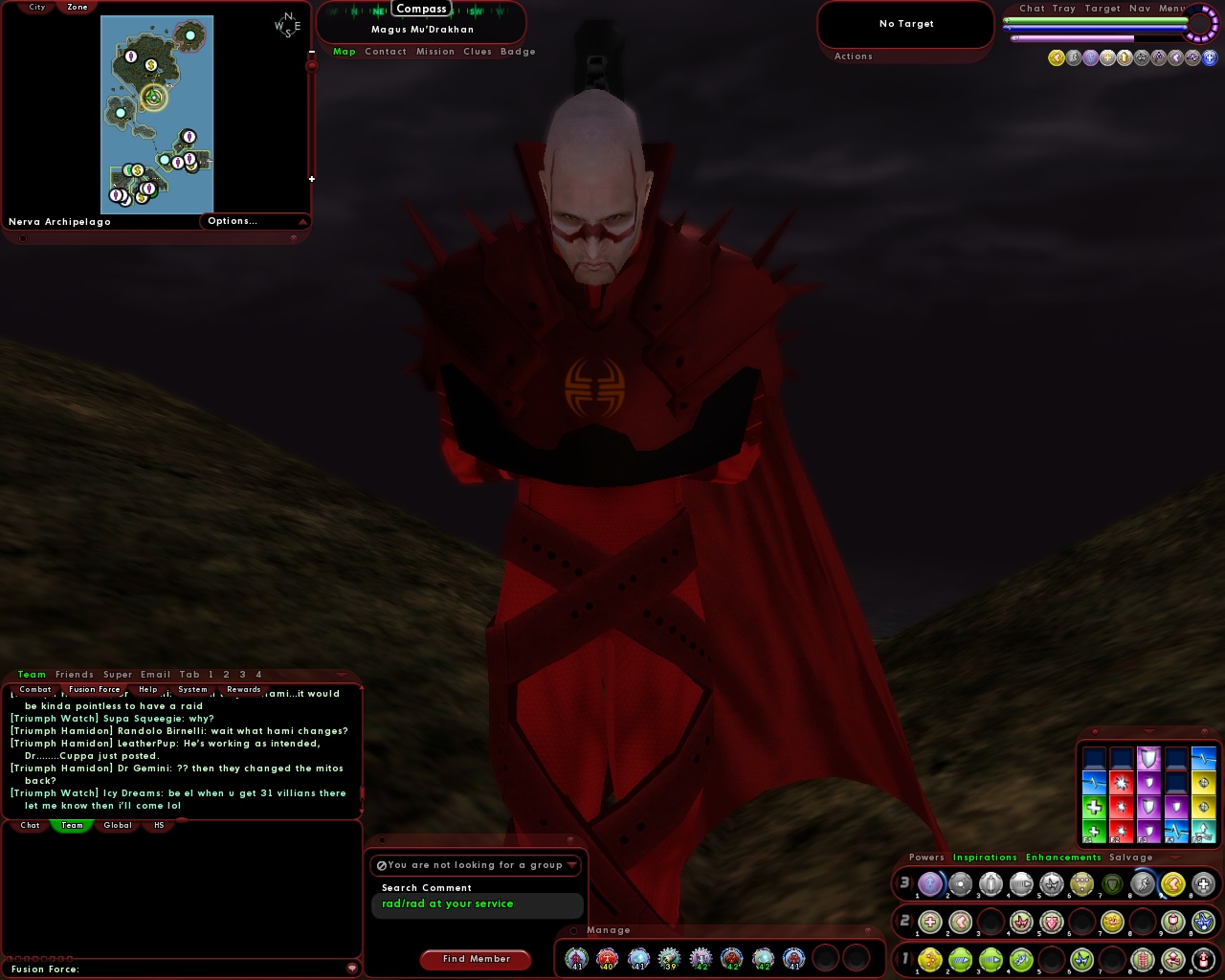1225x980 pixels.
Task: Click a level 41 enhancement in the Manage tray
Action: pos(575,958)
